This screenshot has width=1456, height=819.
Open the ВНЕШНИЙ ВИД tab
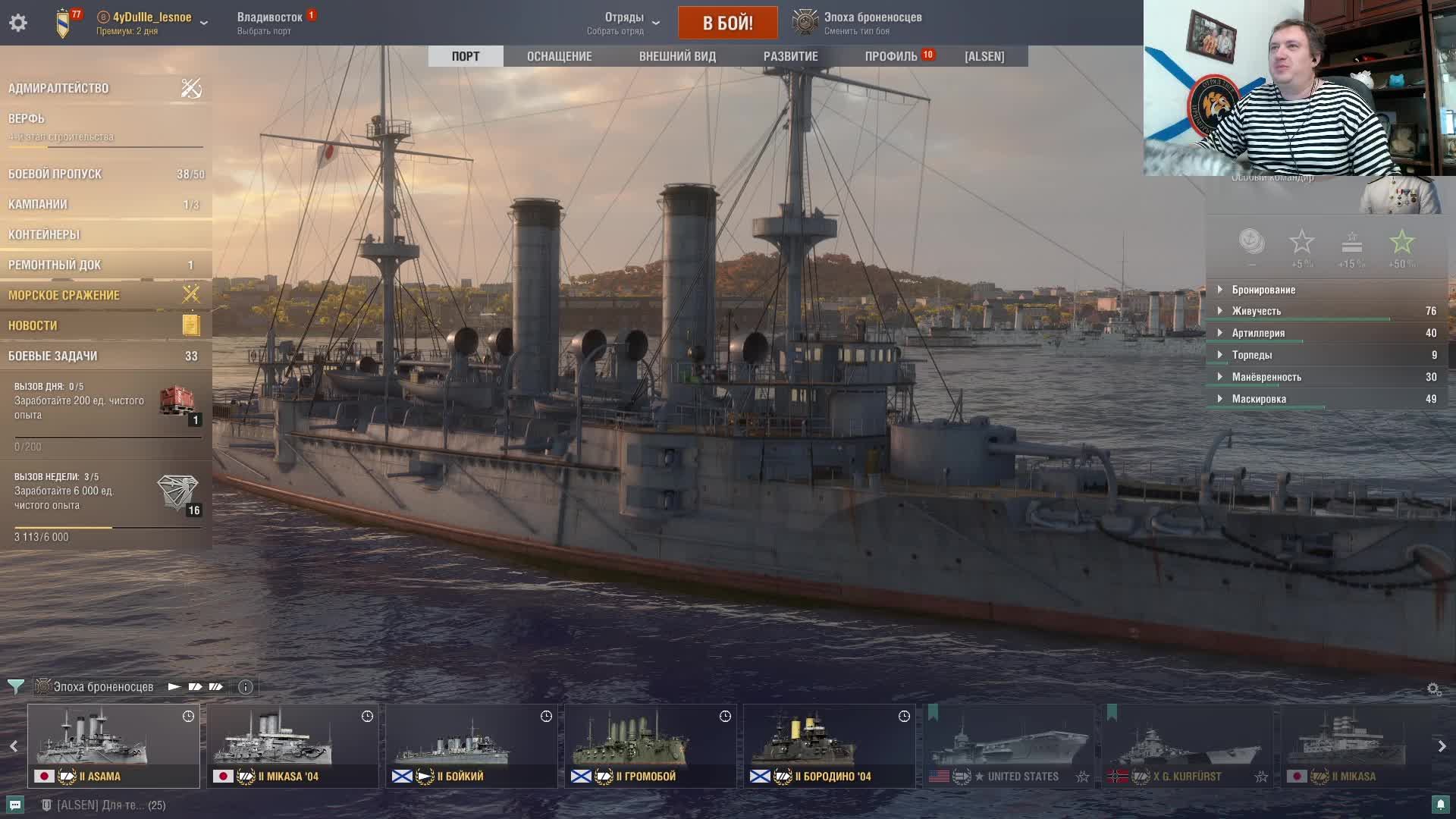[676, 56]
